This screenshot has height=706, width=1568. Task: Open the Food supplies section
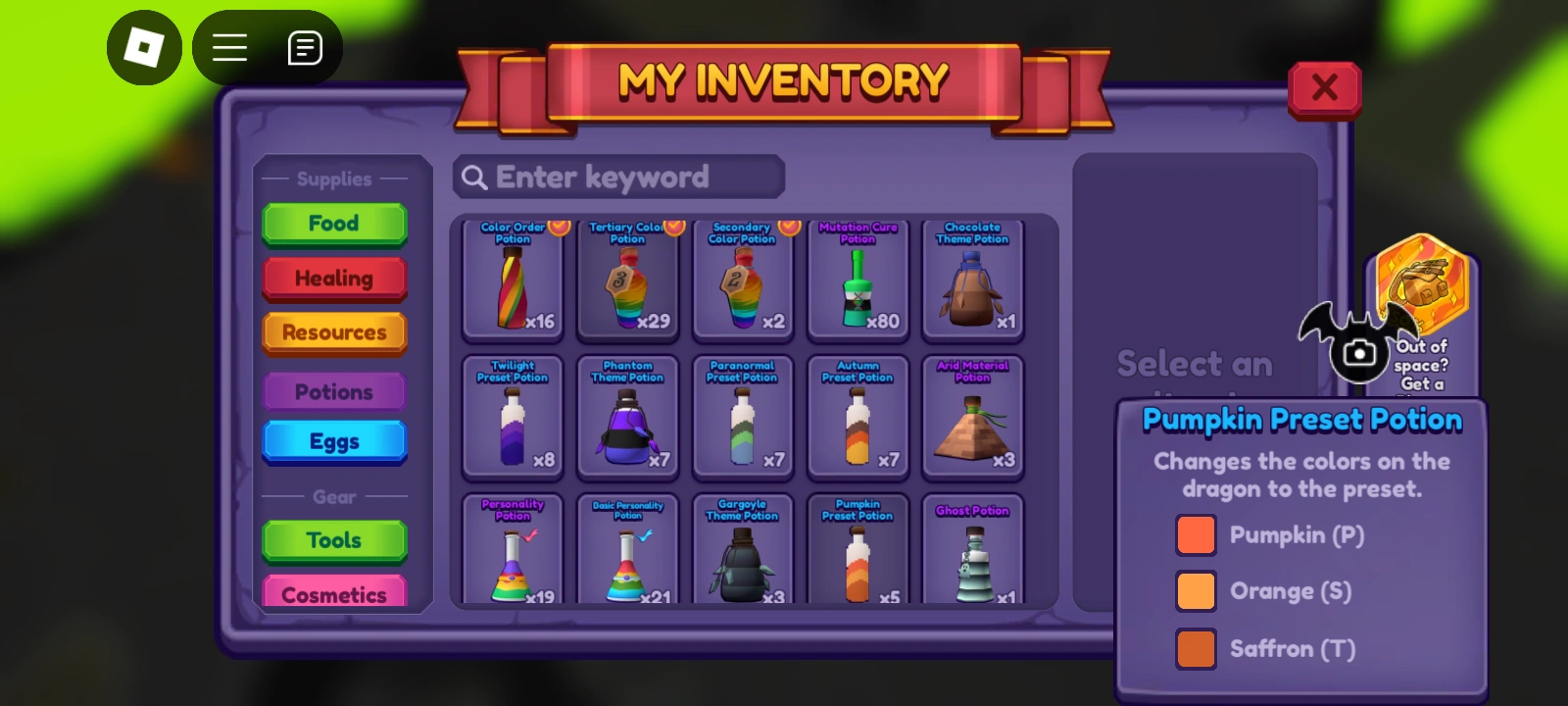pos(334,223)
